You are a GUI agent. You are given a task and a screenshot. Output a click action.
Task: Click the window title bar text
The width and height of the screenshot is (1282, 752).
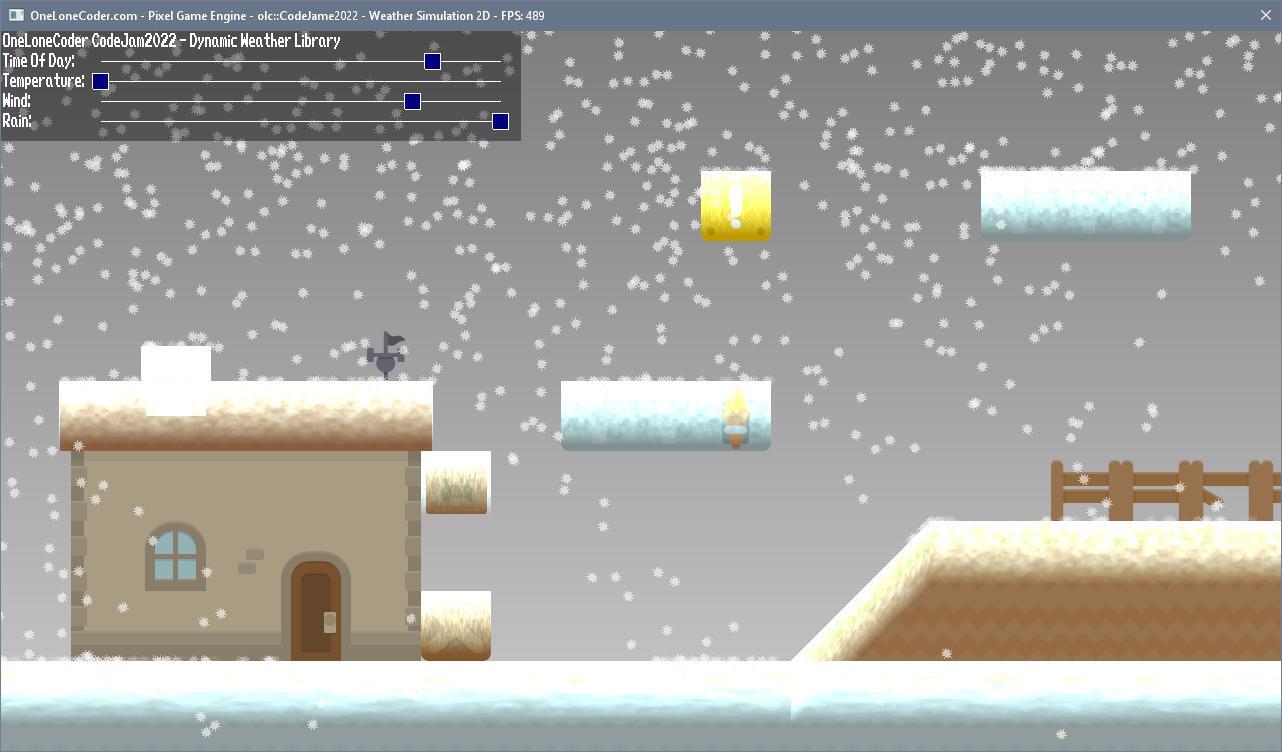tap(285, 15)
